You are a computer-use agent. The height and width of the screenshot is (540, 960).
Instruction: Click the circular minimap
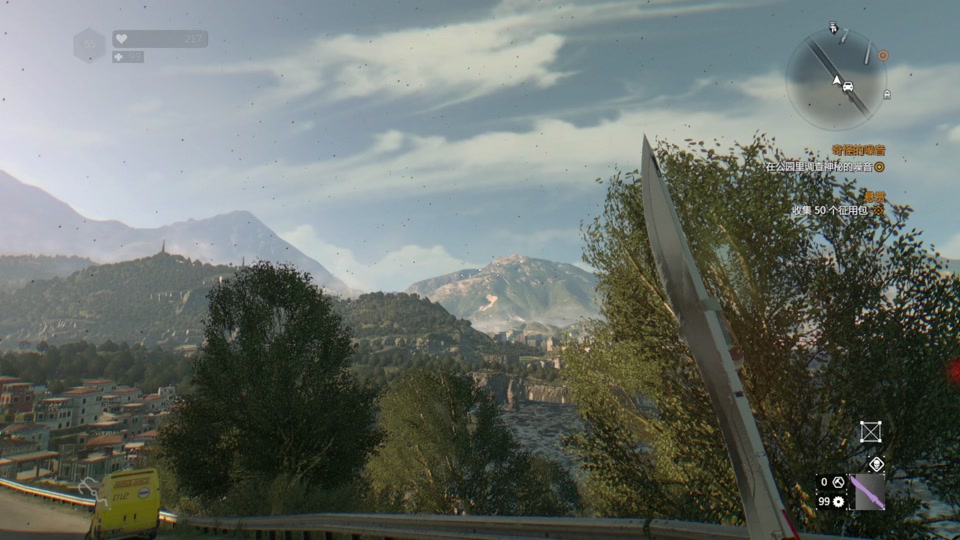835,78
